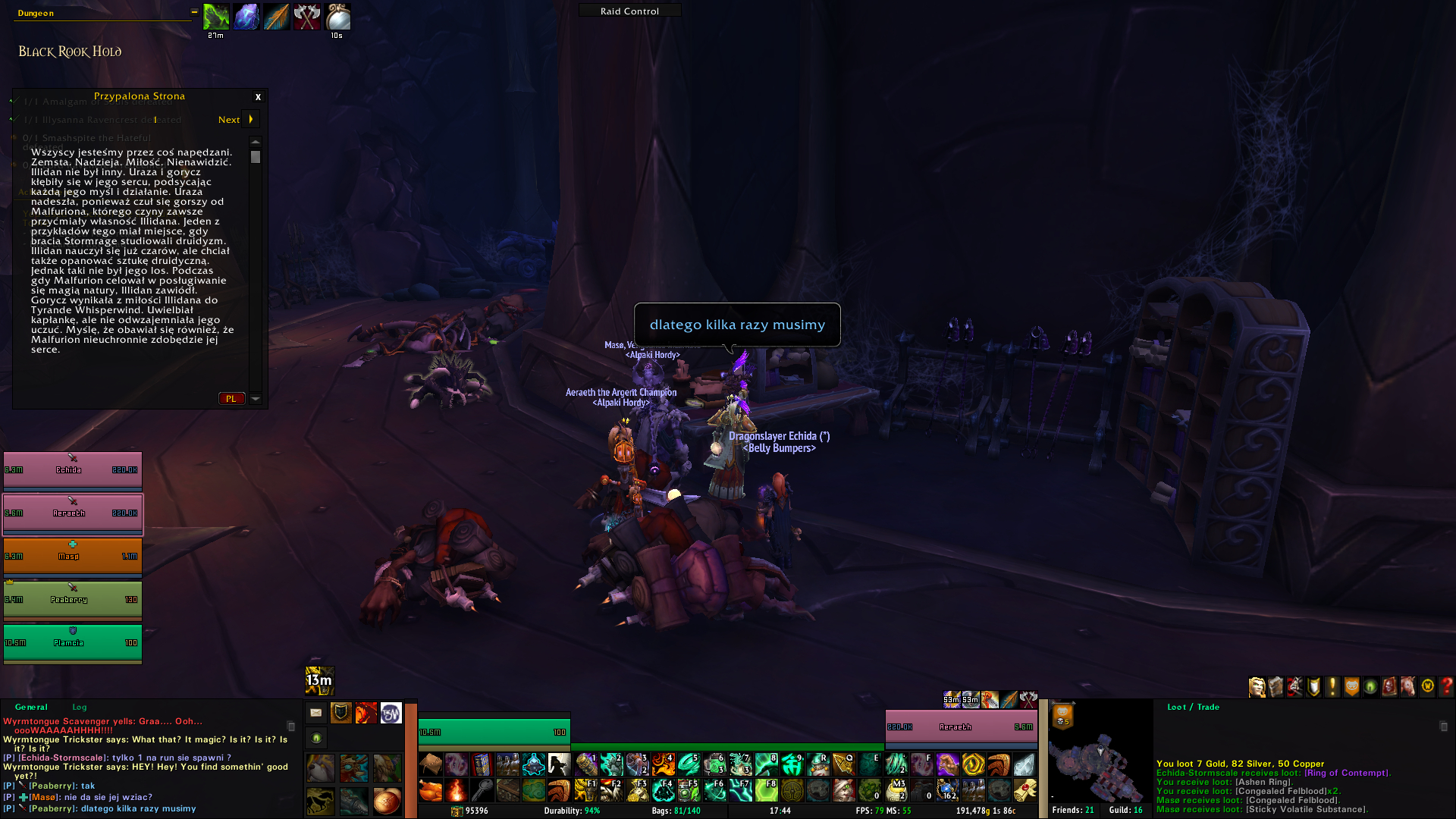
Task: Open the mail envelope icon
Action: pos(316,713)
